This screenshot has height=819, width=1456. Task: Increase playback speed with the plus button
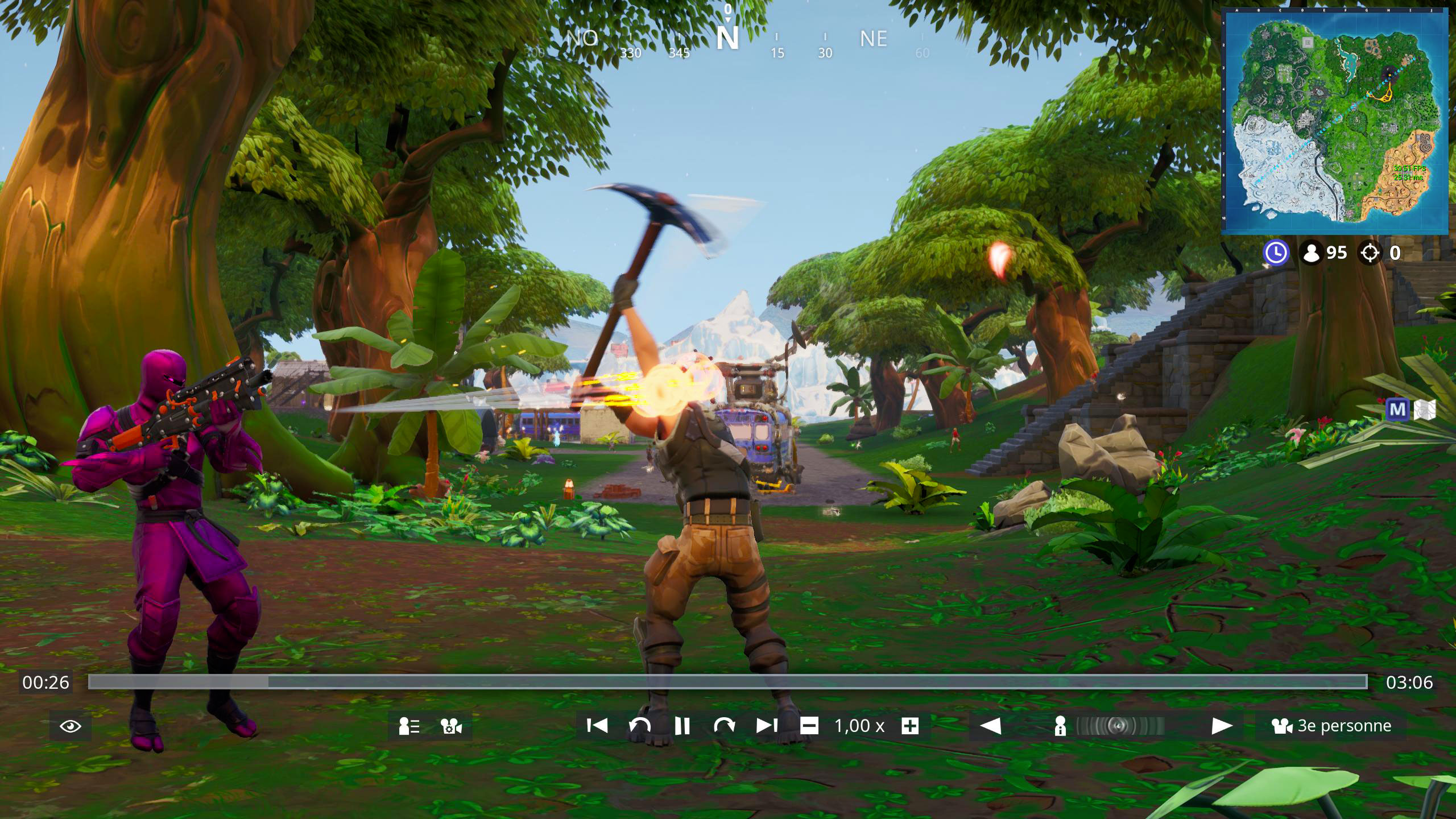(910, 726)
